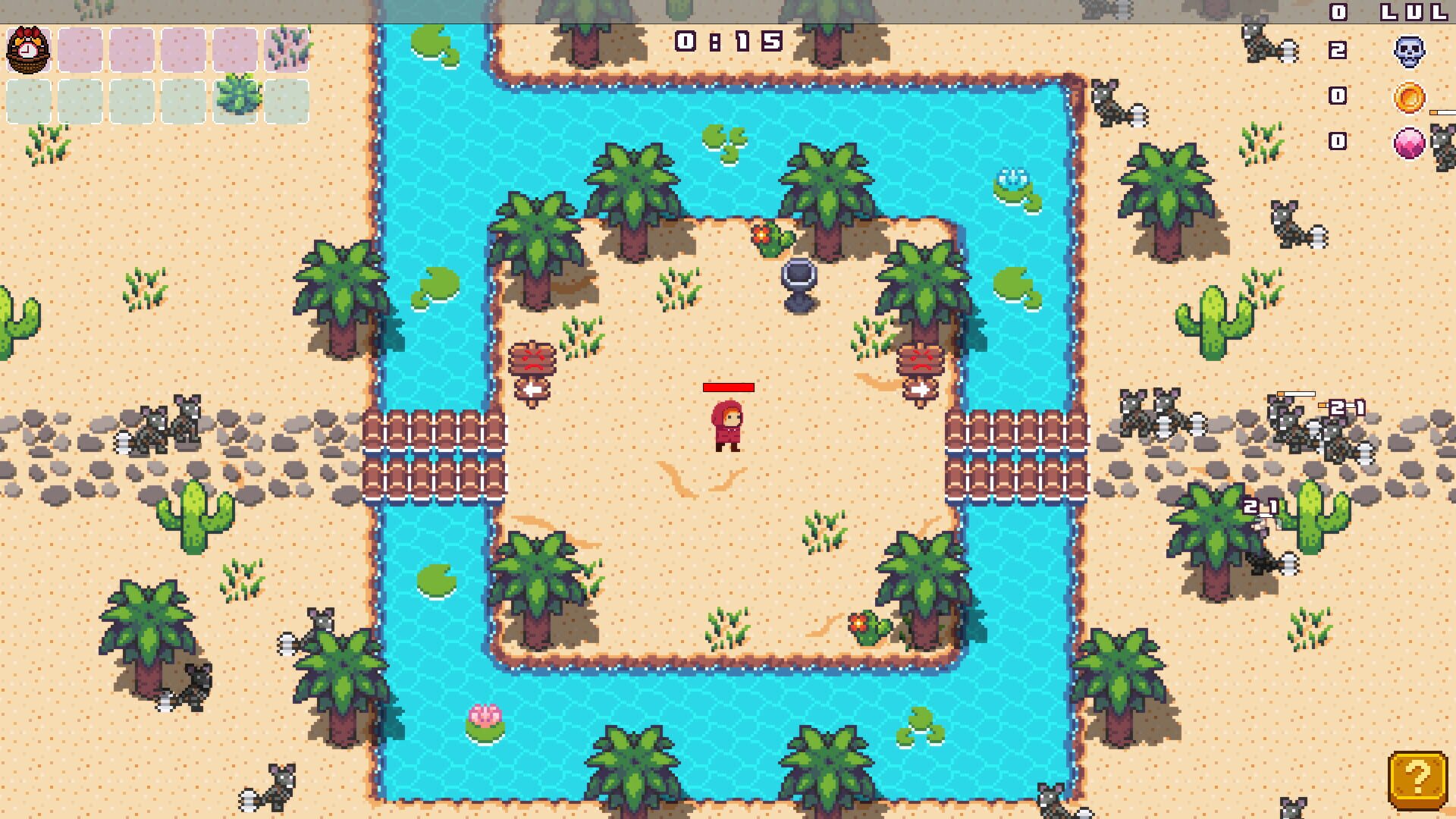Click the skull kill-counter icon
The image size is (1456, 819).
pos(1409,52)
